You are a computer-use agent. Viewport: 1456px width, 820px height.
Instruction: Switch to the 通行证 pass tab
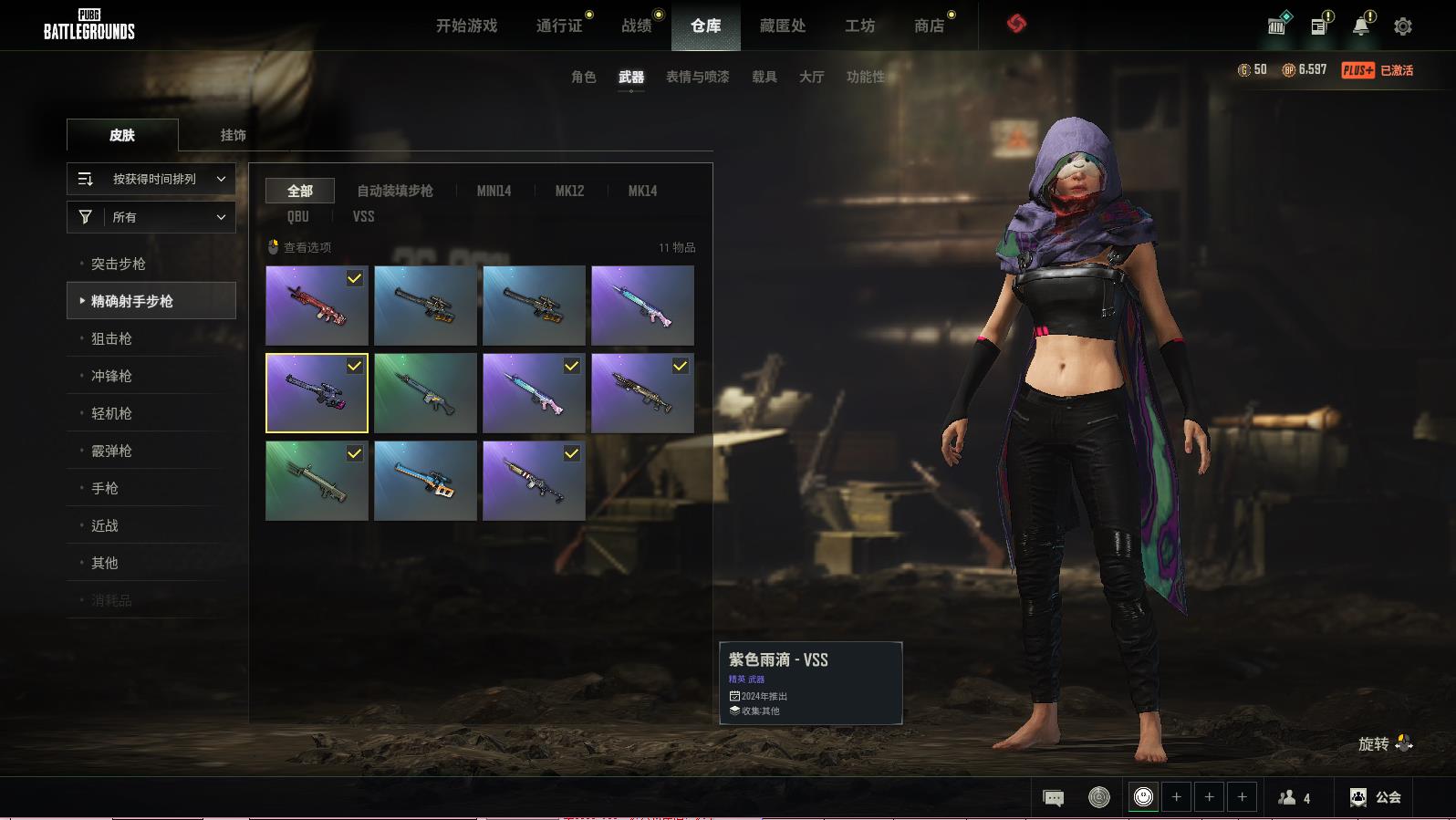[559, 26]
